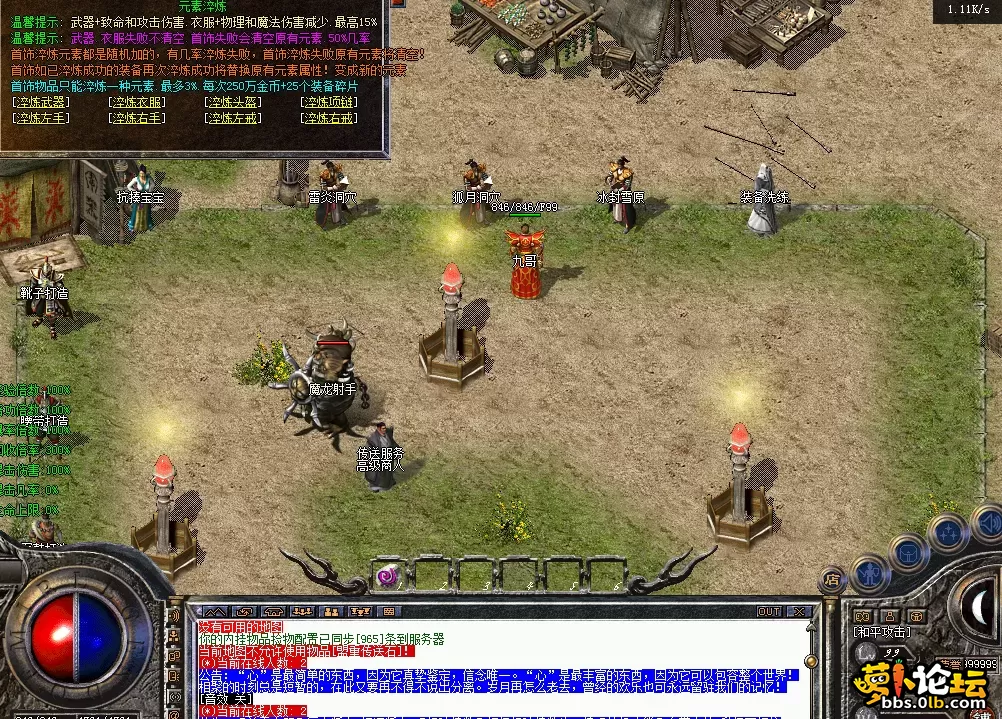Click the OUT button on chat bar
The width and height of the screenshot is (1002, 719).
click(768, 611)
